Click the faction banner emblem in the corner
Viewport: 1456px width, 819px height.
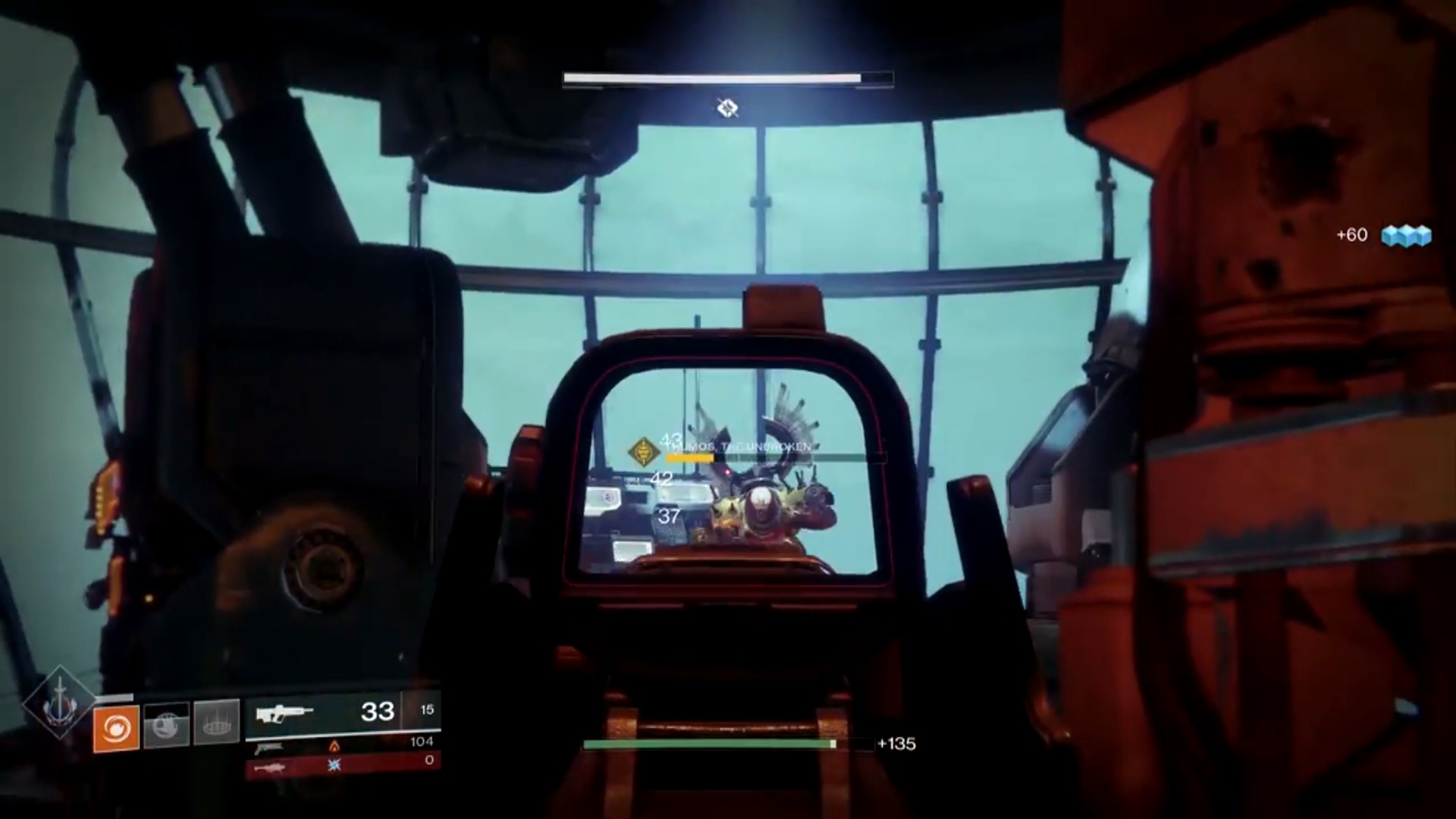59,701
